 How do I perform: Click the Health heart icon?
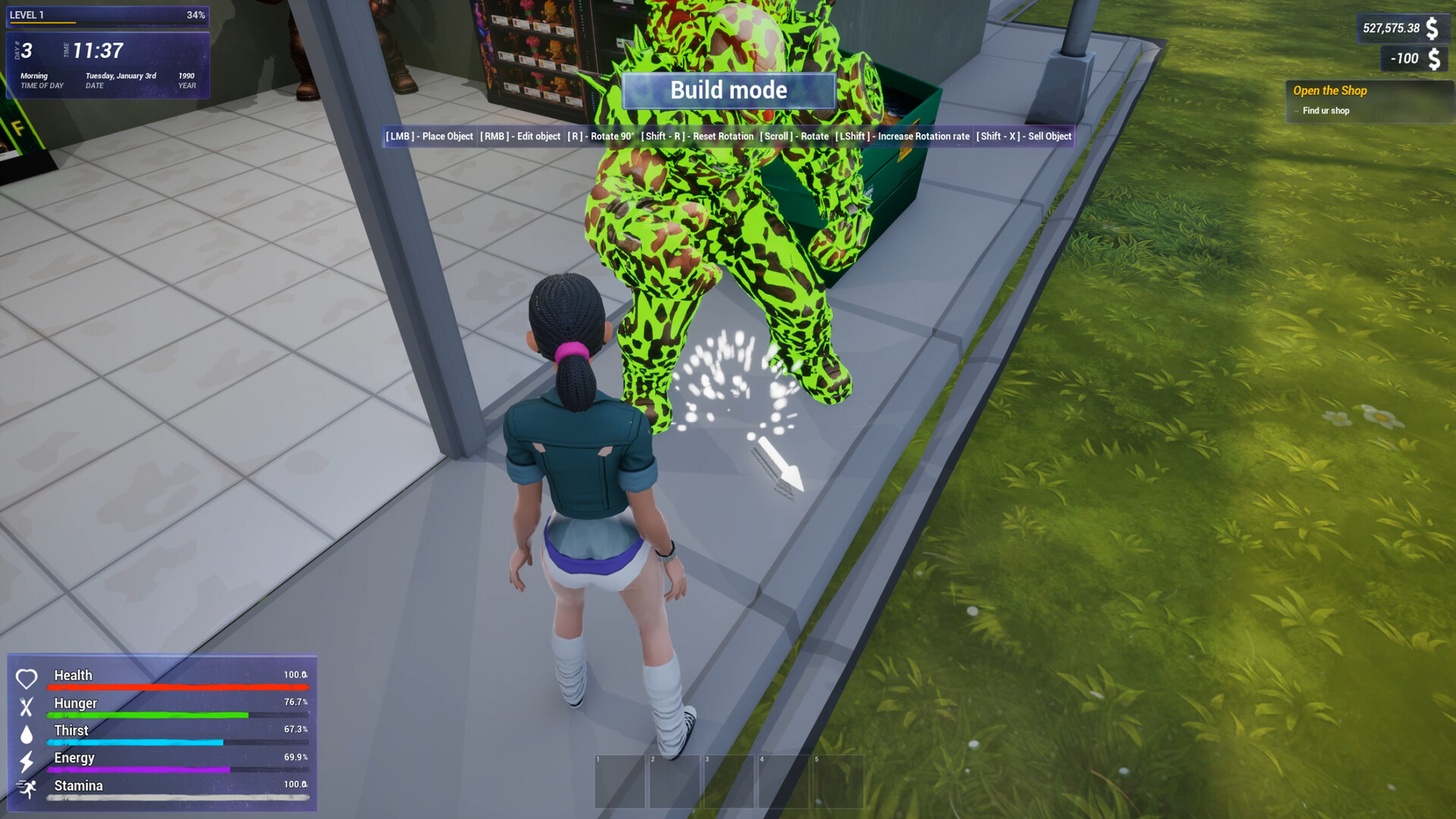pyautogui.click(x=28, y=676)
